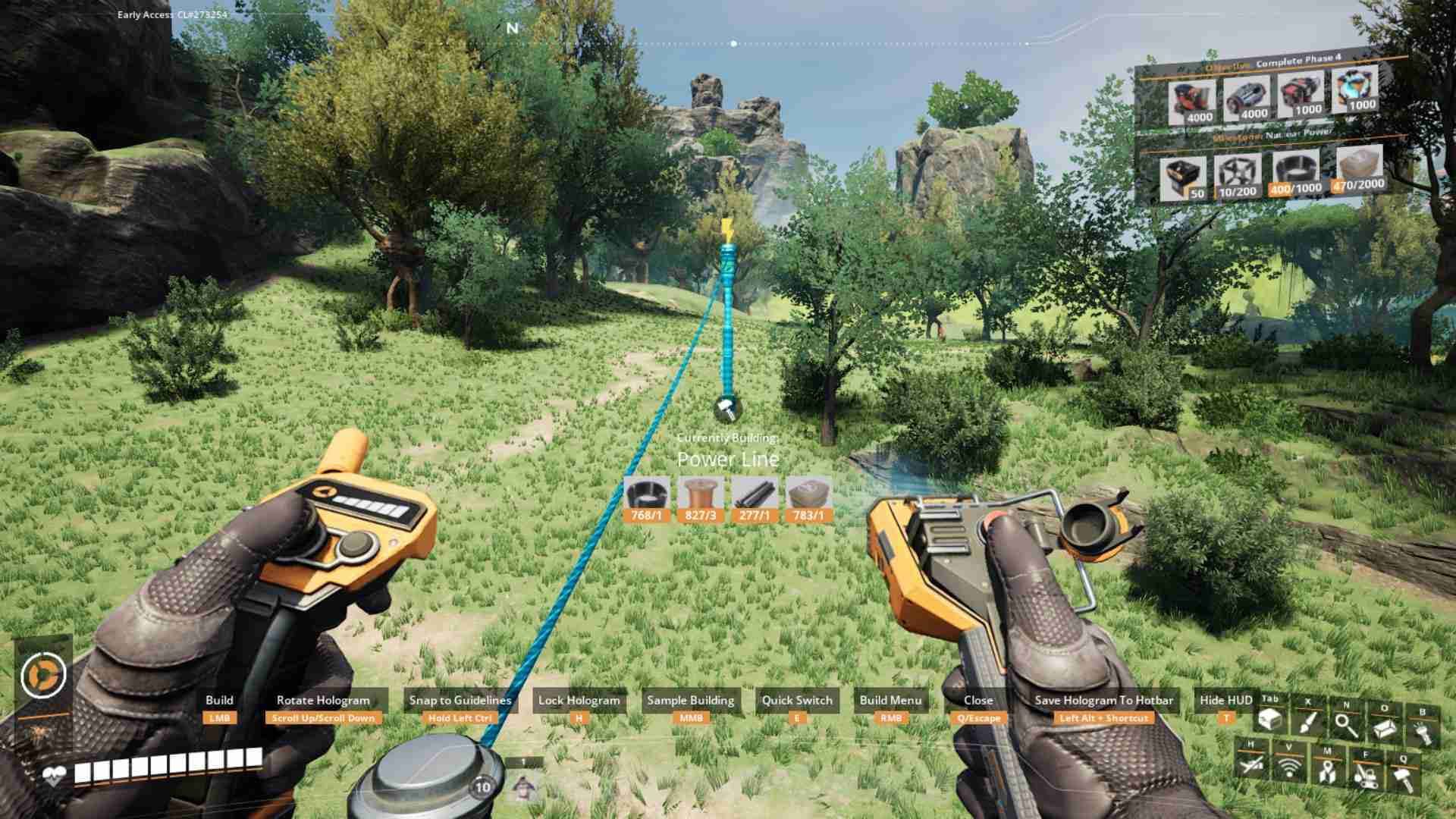This screenshot has height=819, width=1456.
Task: Open the map icon with M shortcut
Action: (1328, 770)
